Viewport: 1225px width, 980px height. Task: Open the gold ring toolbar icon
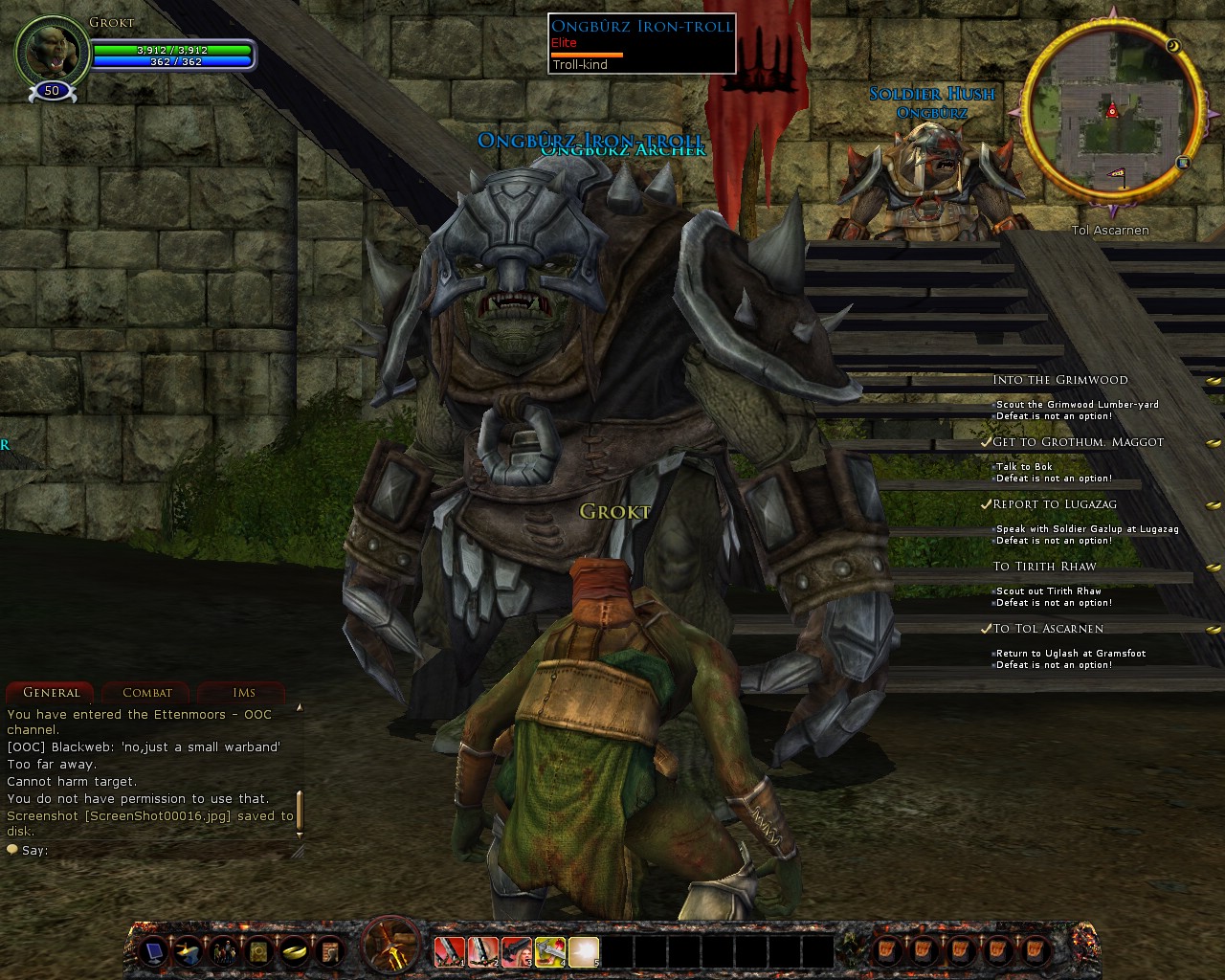click(x=294, y=950)
